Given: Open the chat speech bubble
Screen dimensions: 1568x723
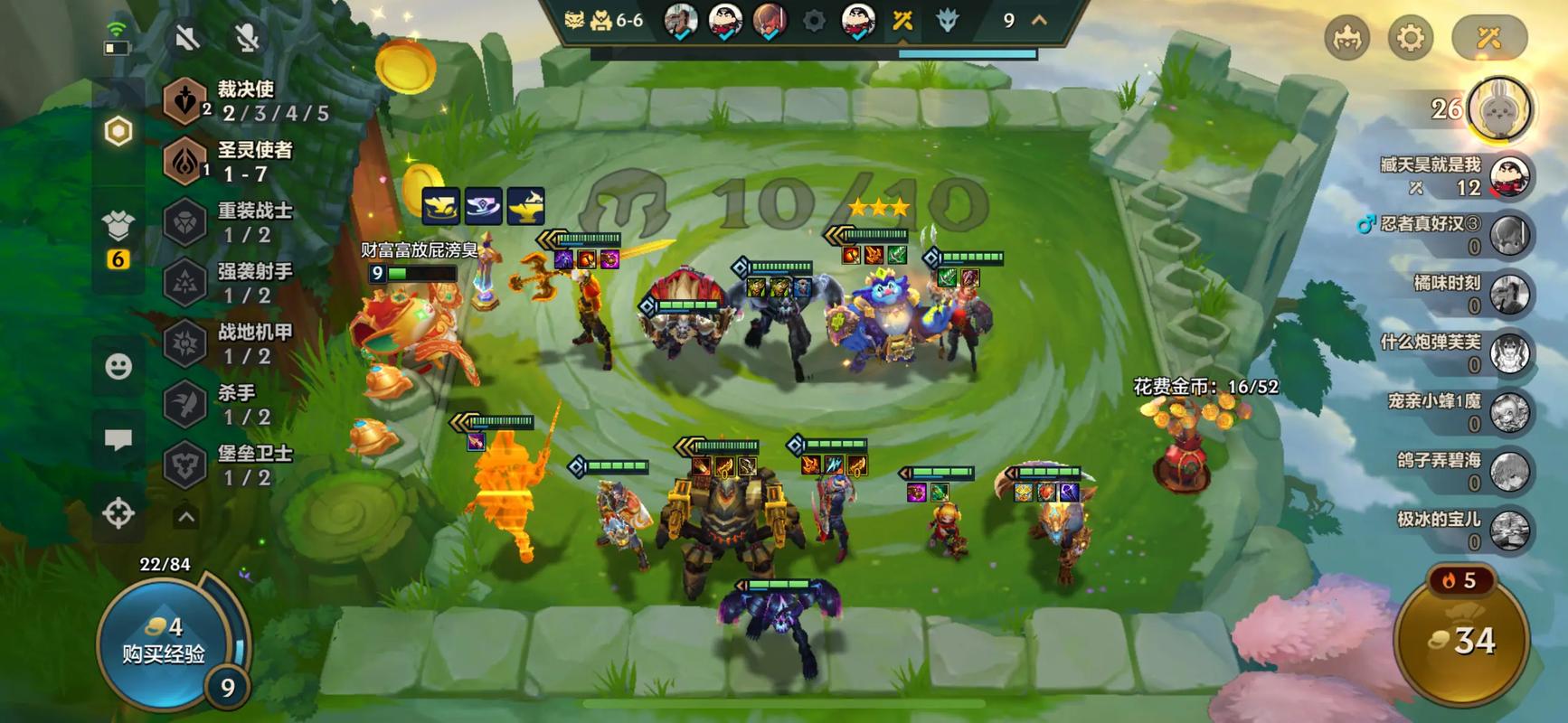Looking at the screenshot, I should tap(118, 440).
